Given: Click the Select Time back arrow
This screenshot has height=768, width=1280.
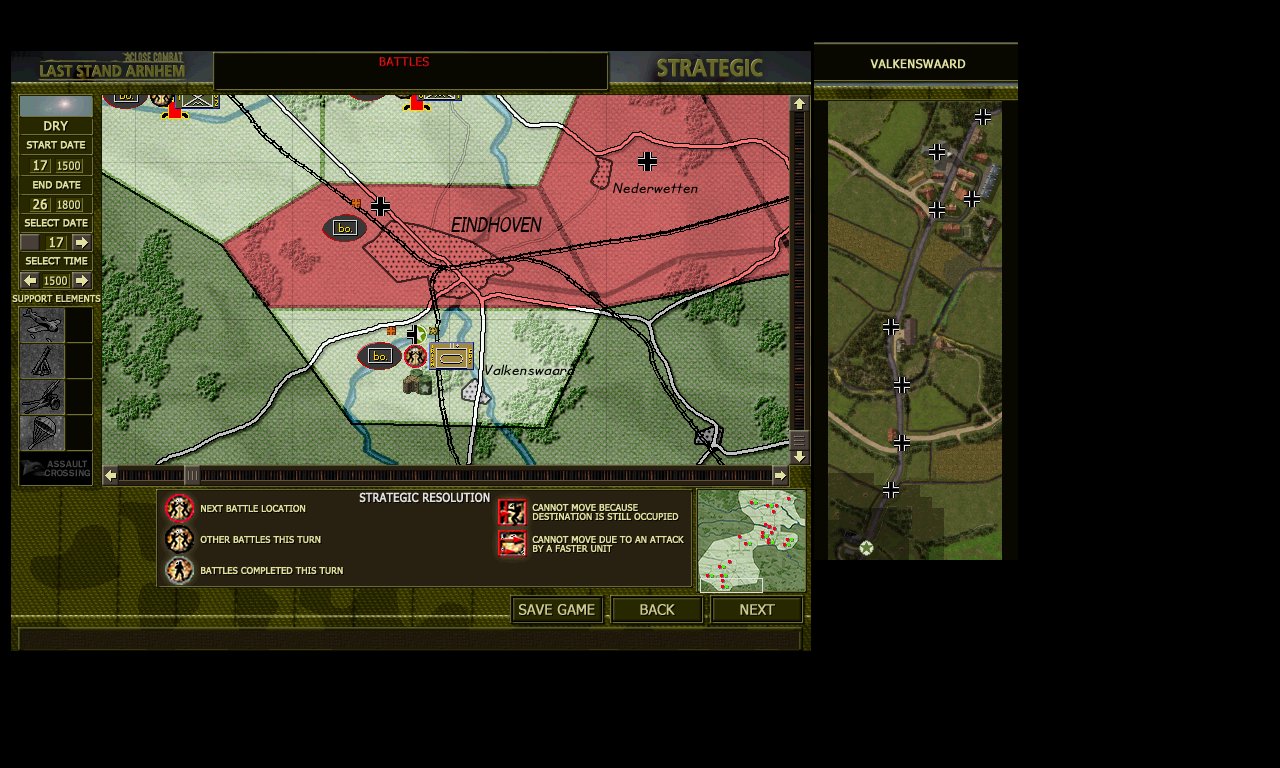Looking at the screenshot, I should coord(29,280).
